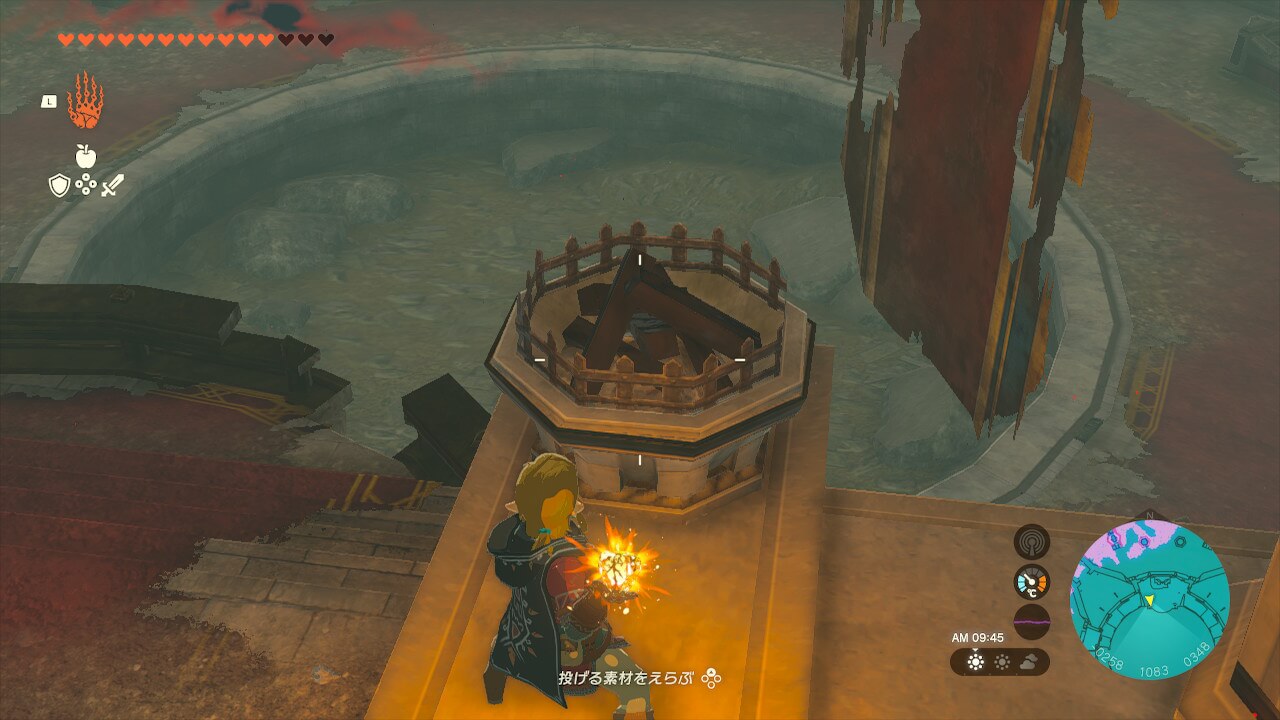Open the weather forecast panel
Screen dimensions: 1280x720
(x=1000, y=661)
